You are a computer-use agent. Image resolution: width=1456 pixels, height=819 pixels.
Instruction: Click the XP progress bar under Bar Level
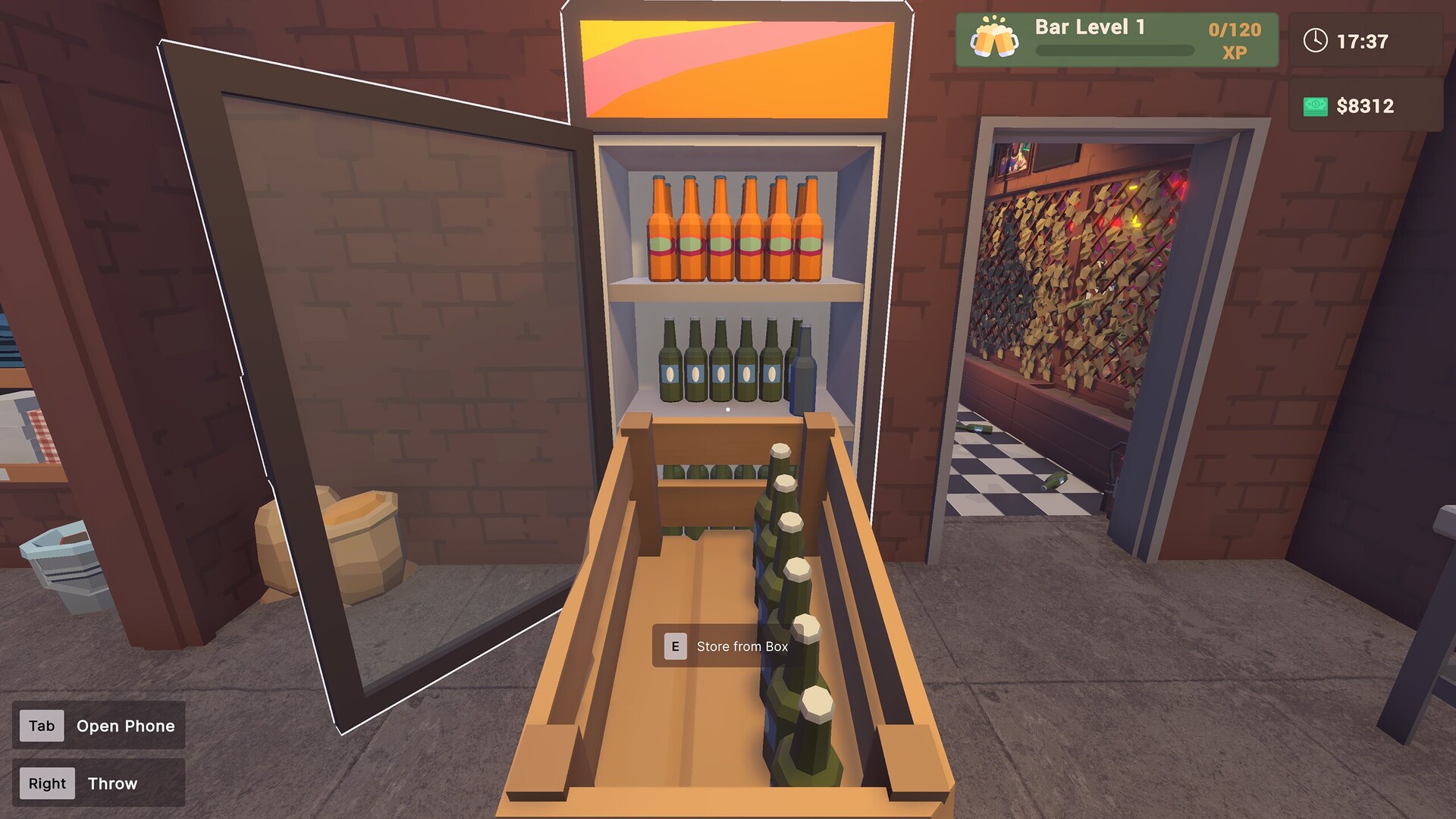pyautogui.click(x=1115, y=49)
